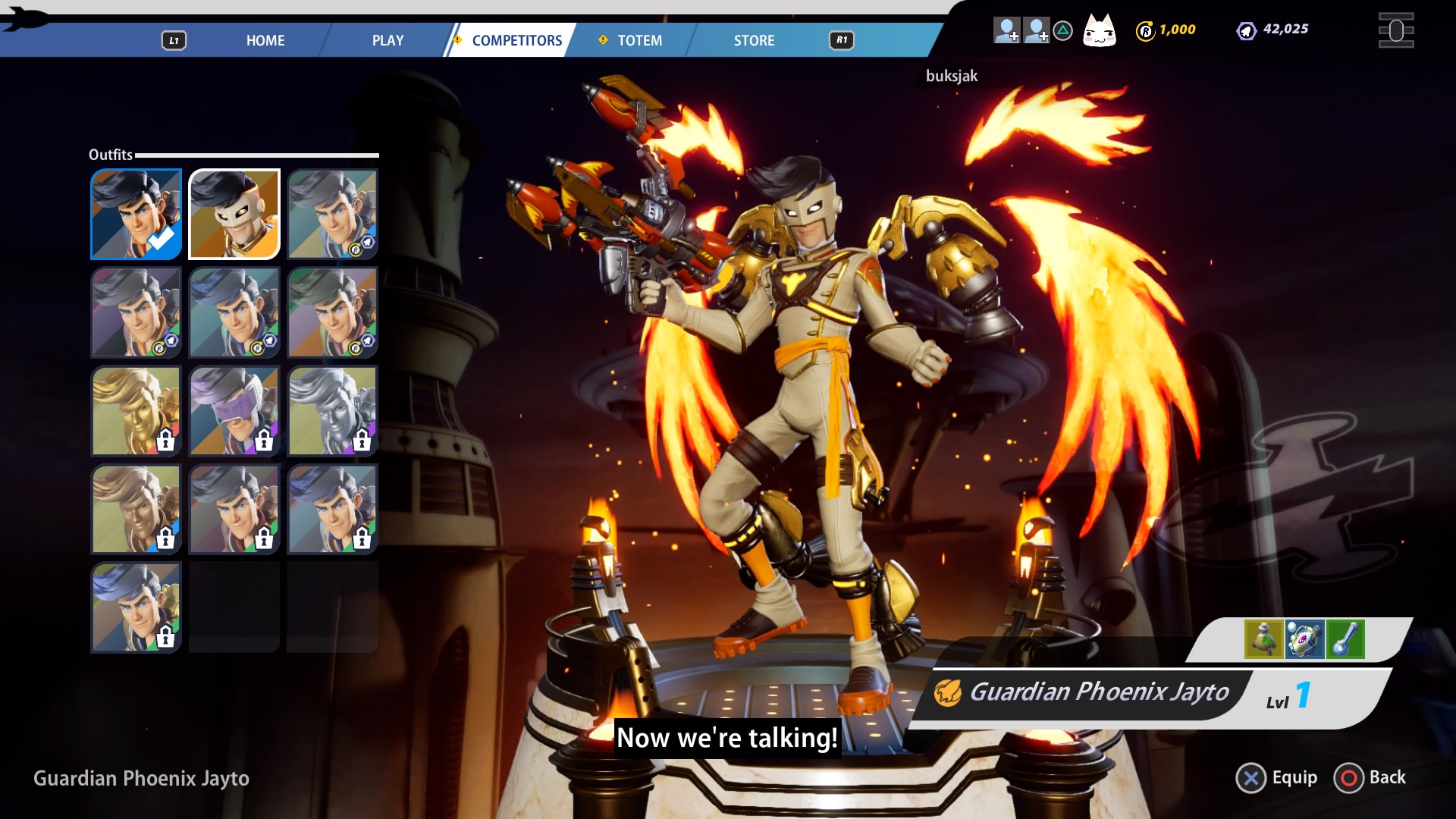The height and width of the screenshot is (819, 1456).
Task: Choose the locked bronze statue outfit
Action: coord(136,509)
